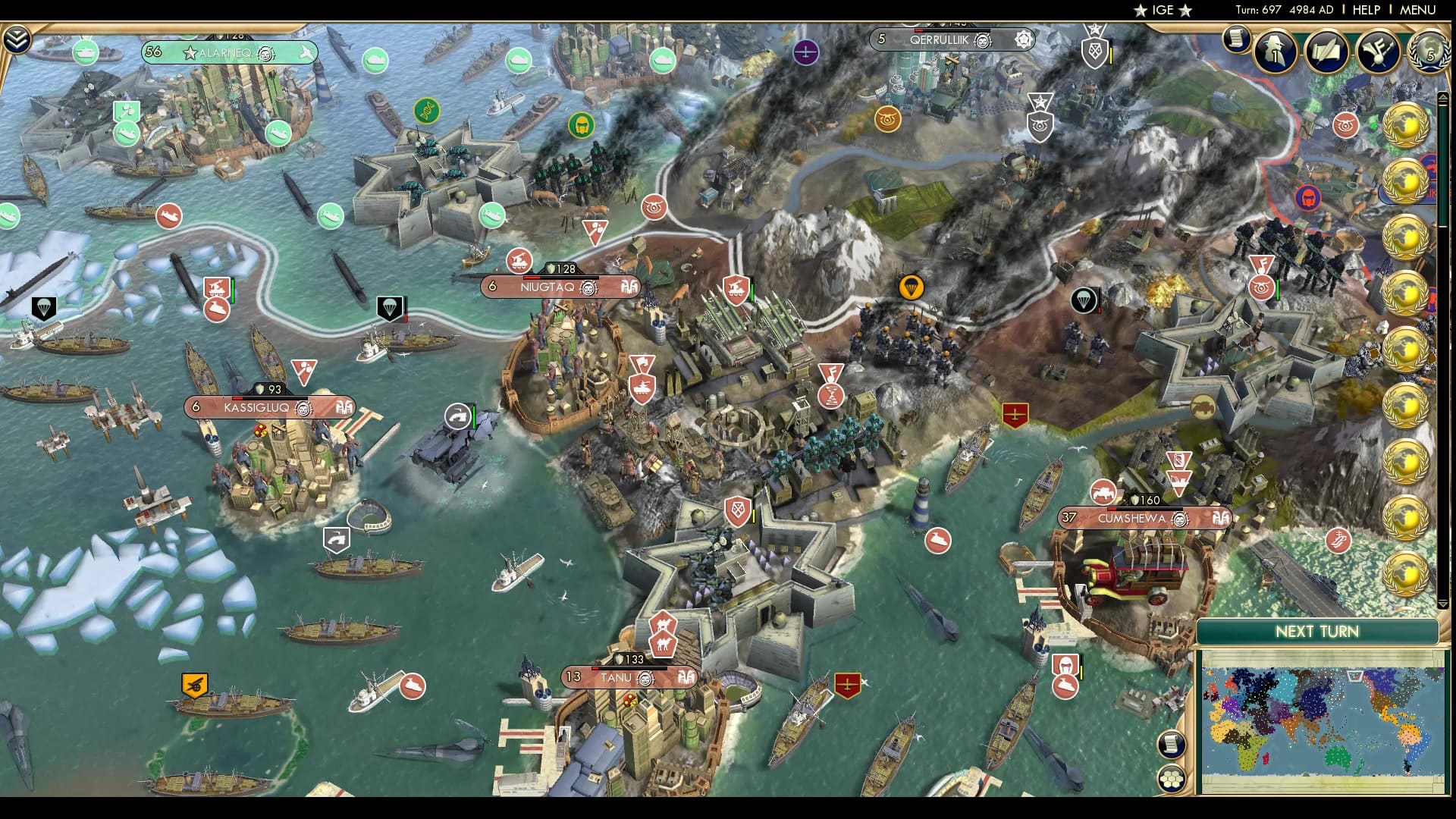
Task: Click the tank promotion icon near the Niugtaq banner
Action: point(520,262)
